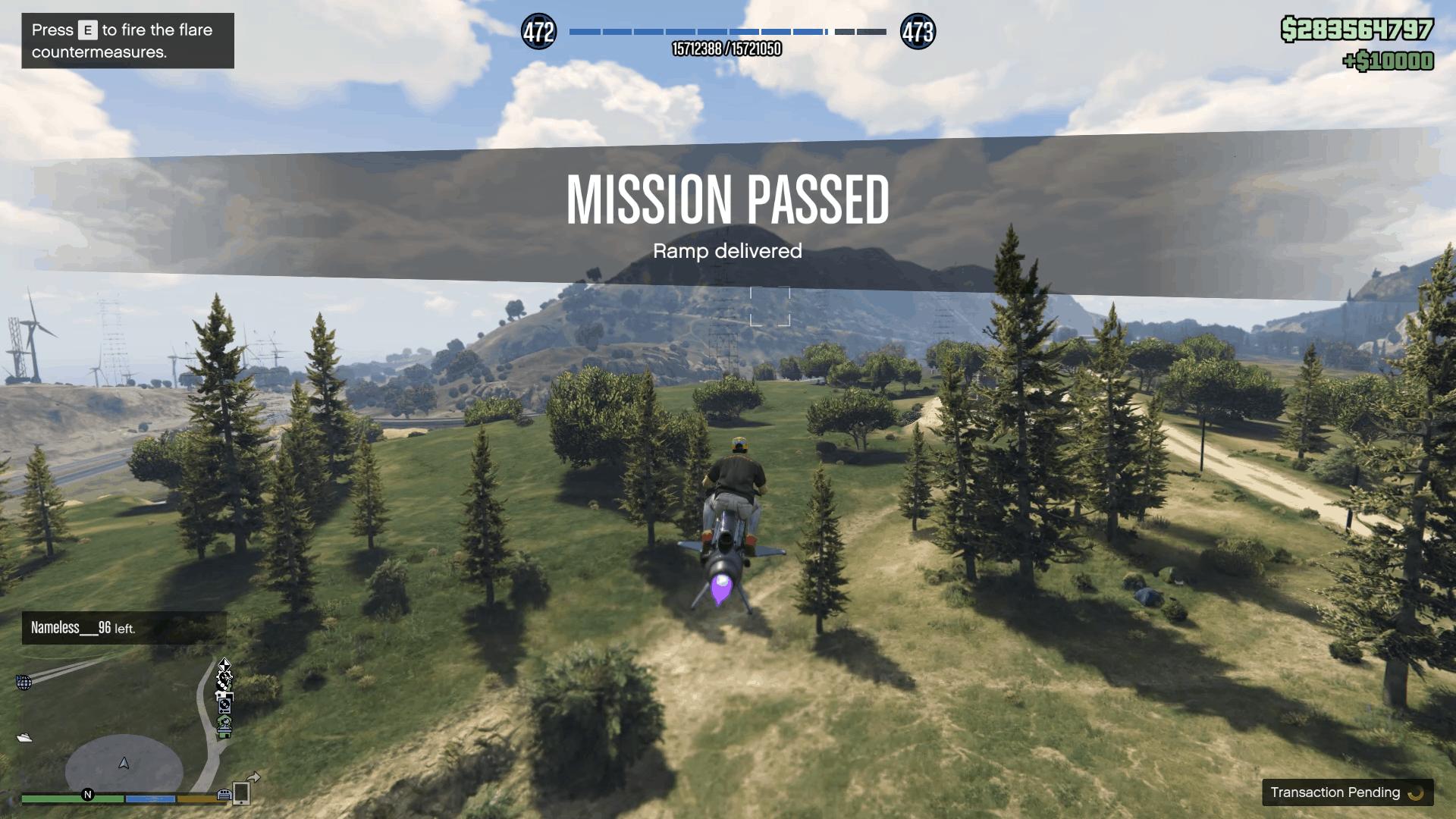This screenshot has width=1456, height=819.
Task: Select the rank 472 badge in the HUD
Action: point(539,32)
